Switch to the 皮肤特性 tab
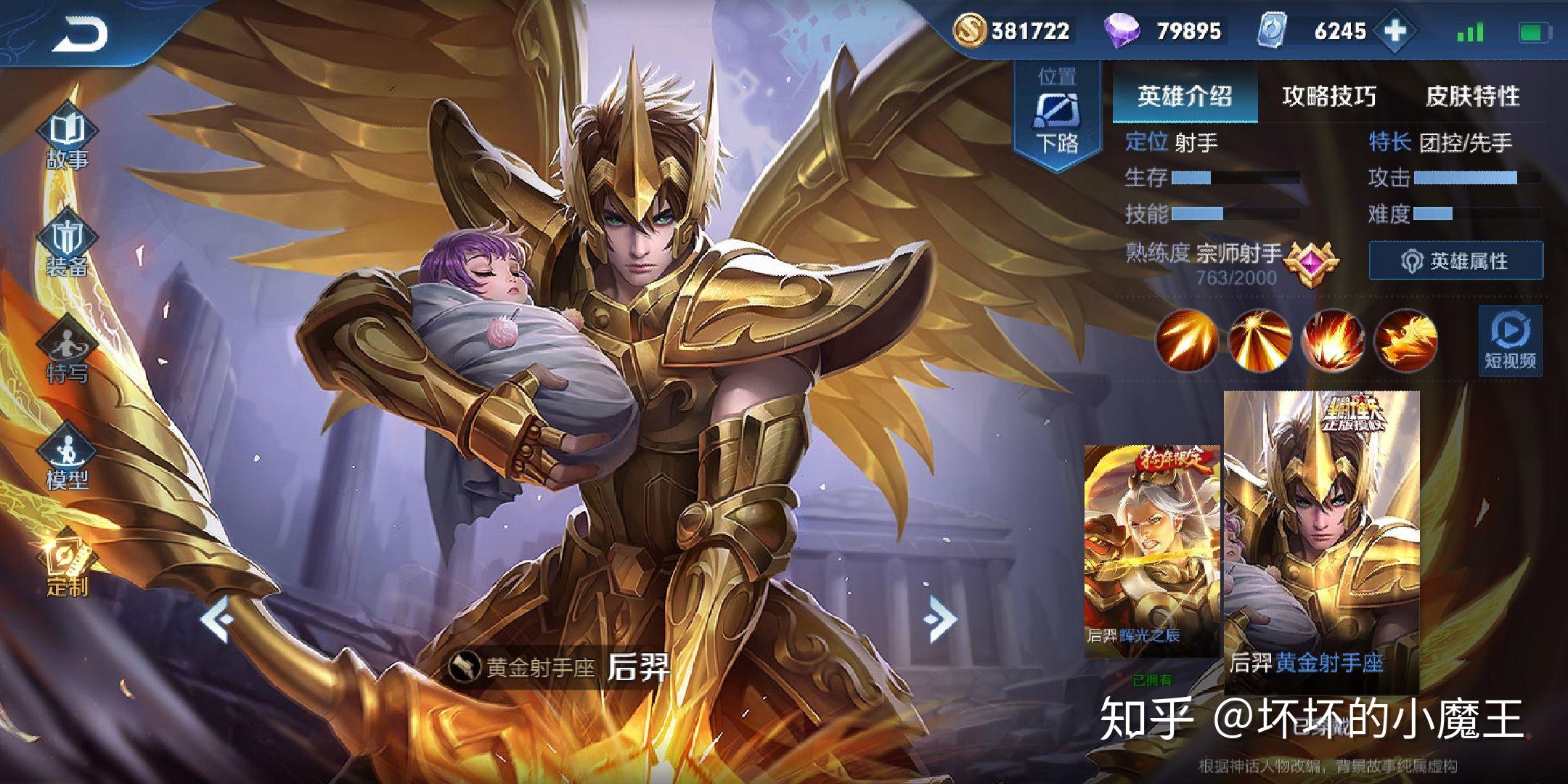 tap(1472, 96)
